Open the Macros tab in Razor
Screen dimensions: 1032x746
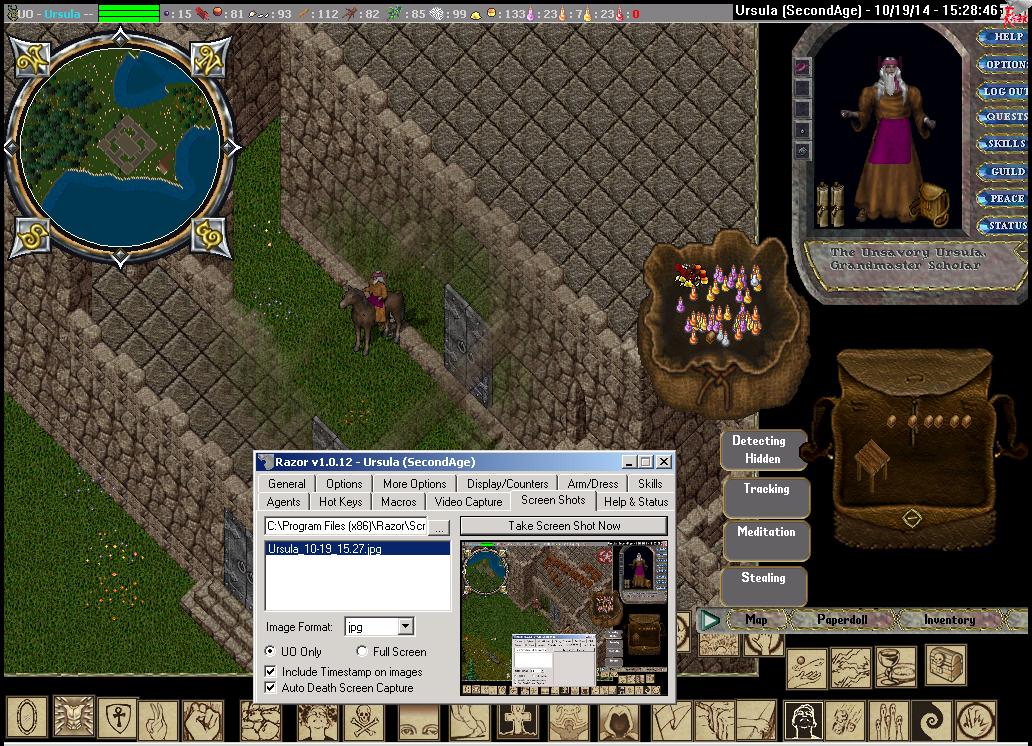point(399,502)
